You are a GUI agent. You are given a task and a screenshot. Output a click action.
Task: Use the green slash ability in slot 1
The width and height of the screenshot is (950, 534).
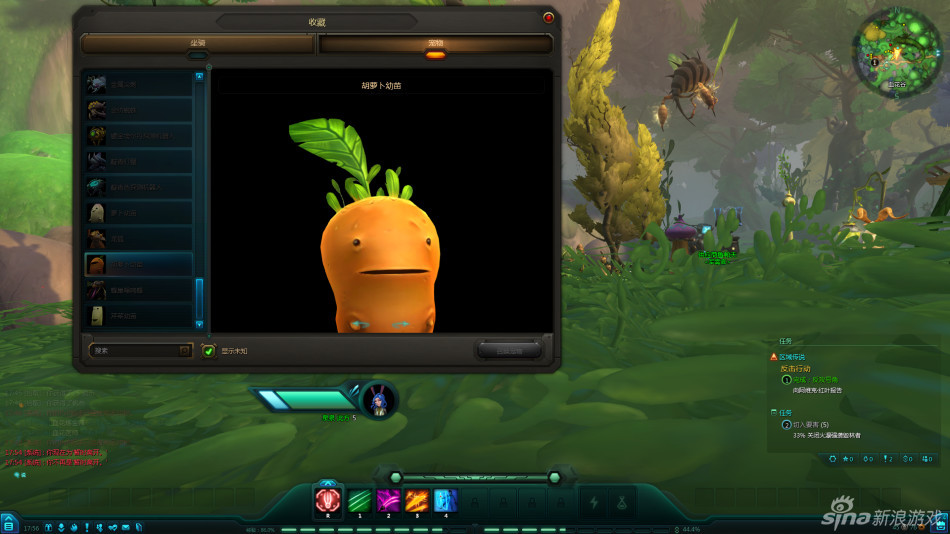tap(359, 501)
